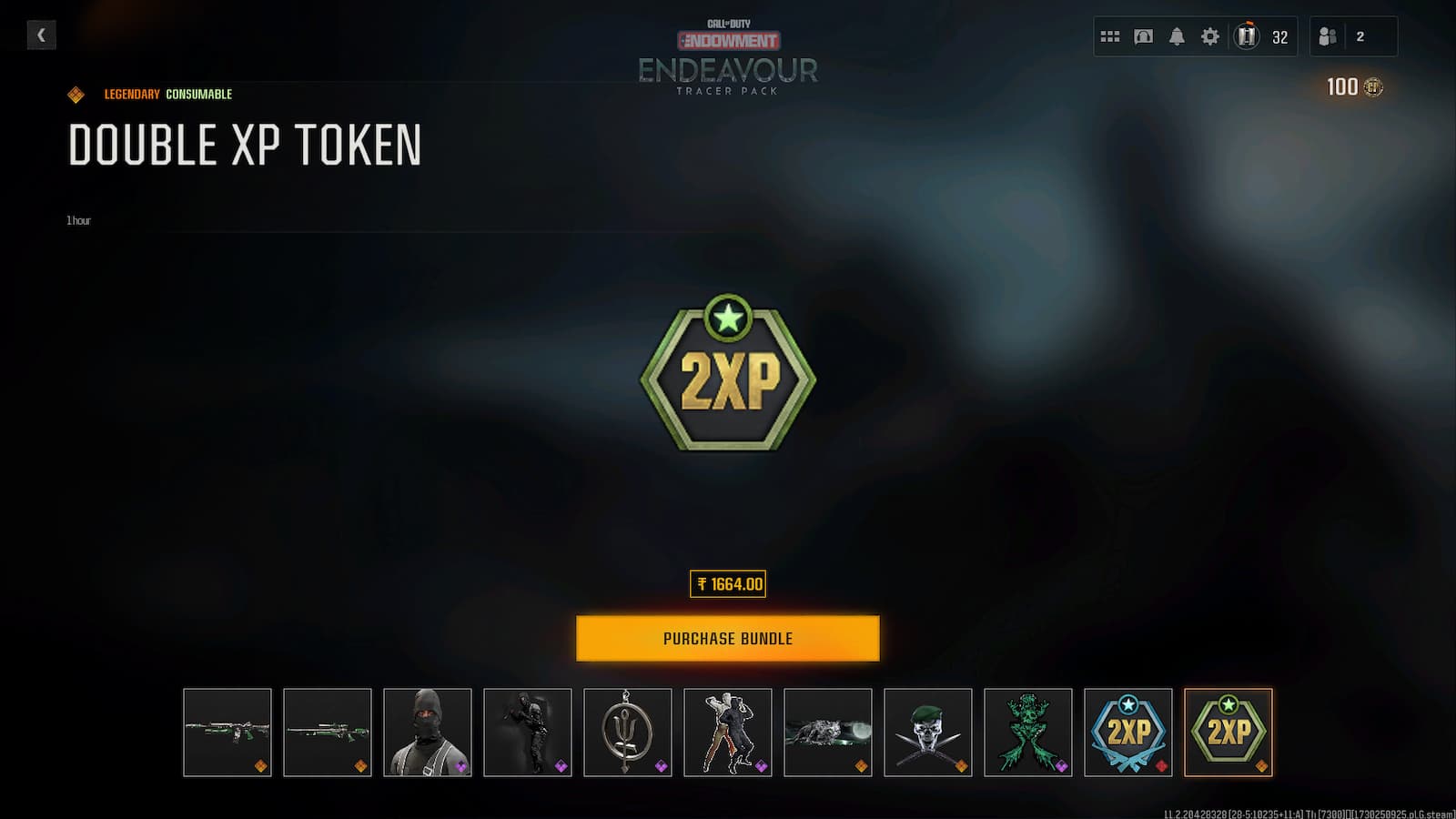Open the notifications bell icon
The width and height of the screenshot is (1456, 819).
[1177, 36]
